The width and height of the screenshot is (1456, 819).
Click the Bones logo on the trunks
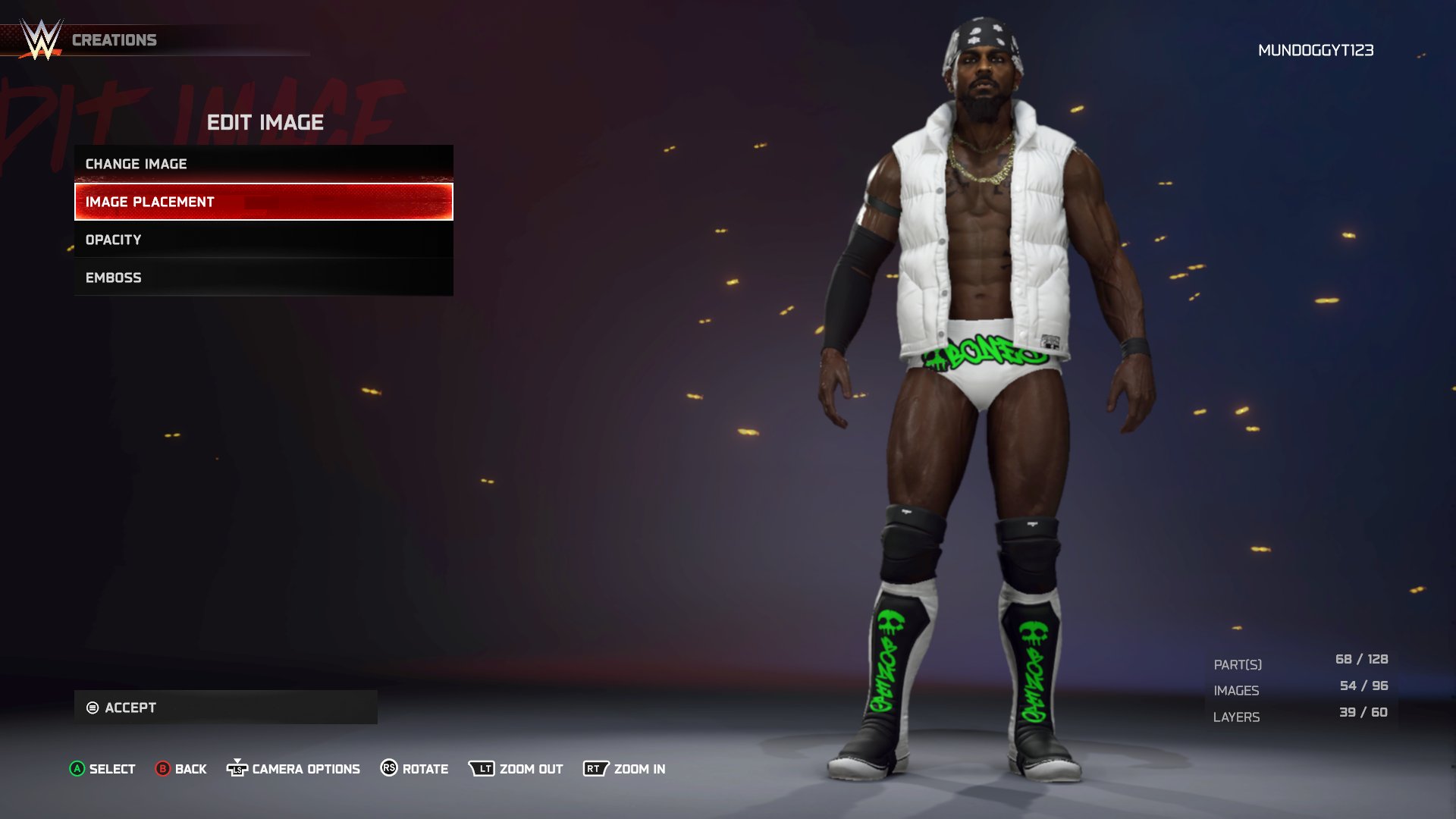tap(986, 353)
